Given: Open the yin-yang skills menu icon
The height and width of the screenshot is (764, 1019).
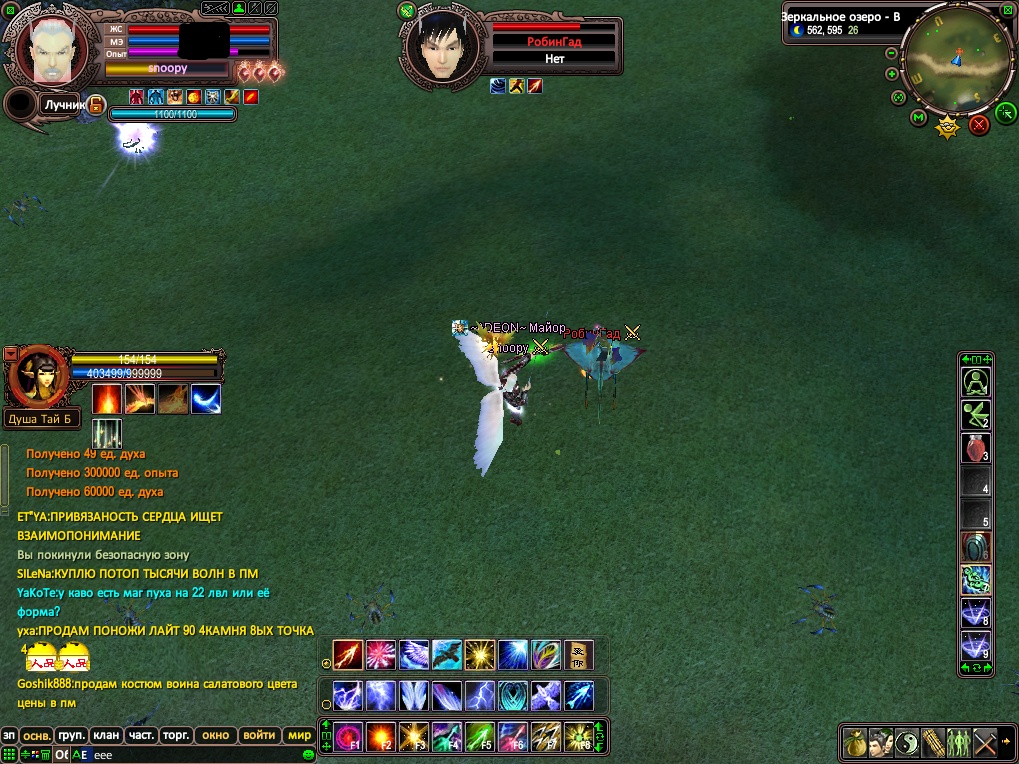Looking at the screenshot, I should (906, 742).
